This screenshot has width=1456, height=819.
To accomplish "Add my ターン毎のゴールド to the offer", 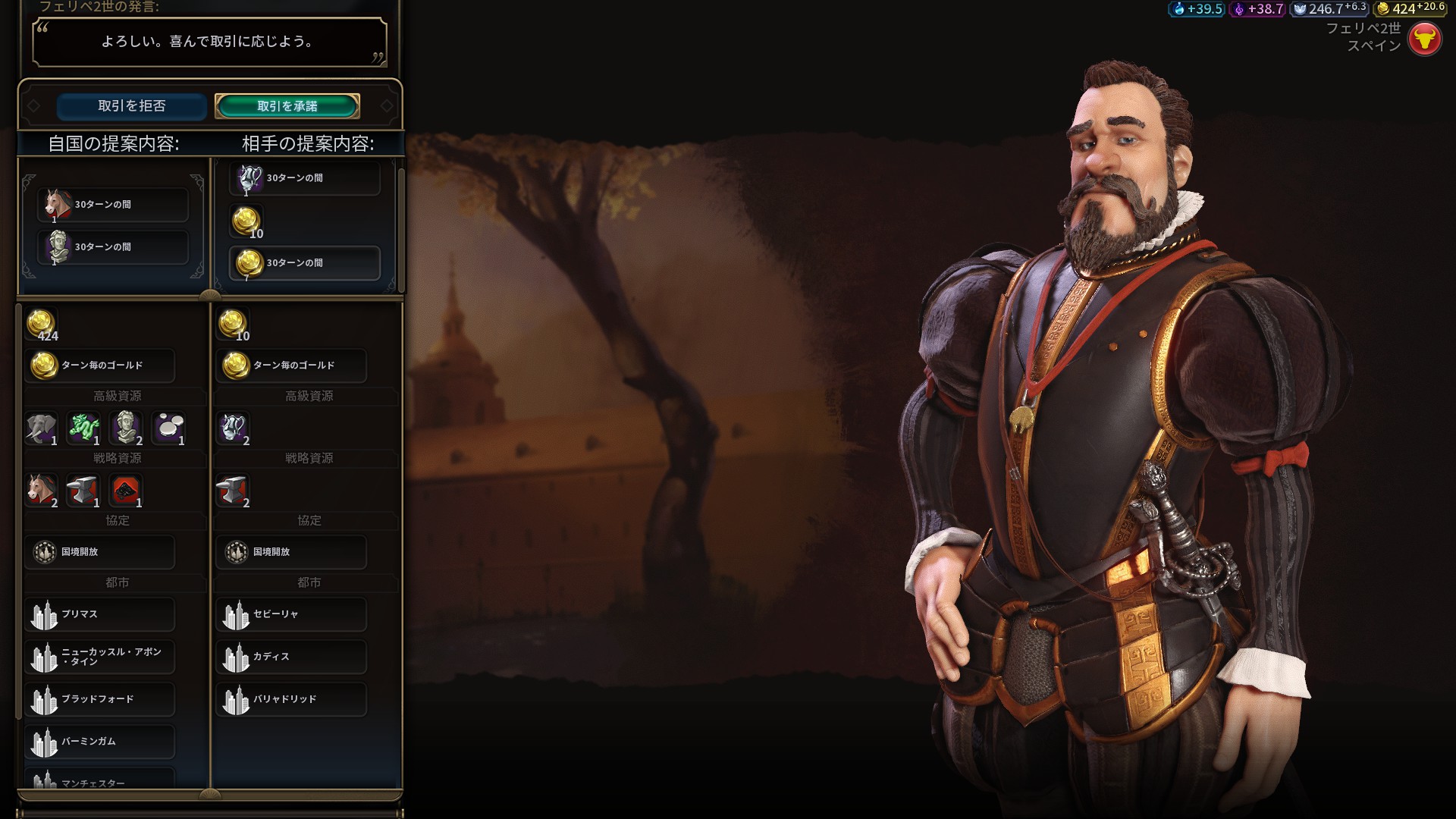I will (100, 366).
